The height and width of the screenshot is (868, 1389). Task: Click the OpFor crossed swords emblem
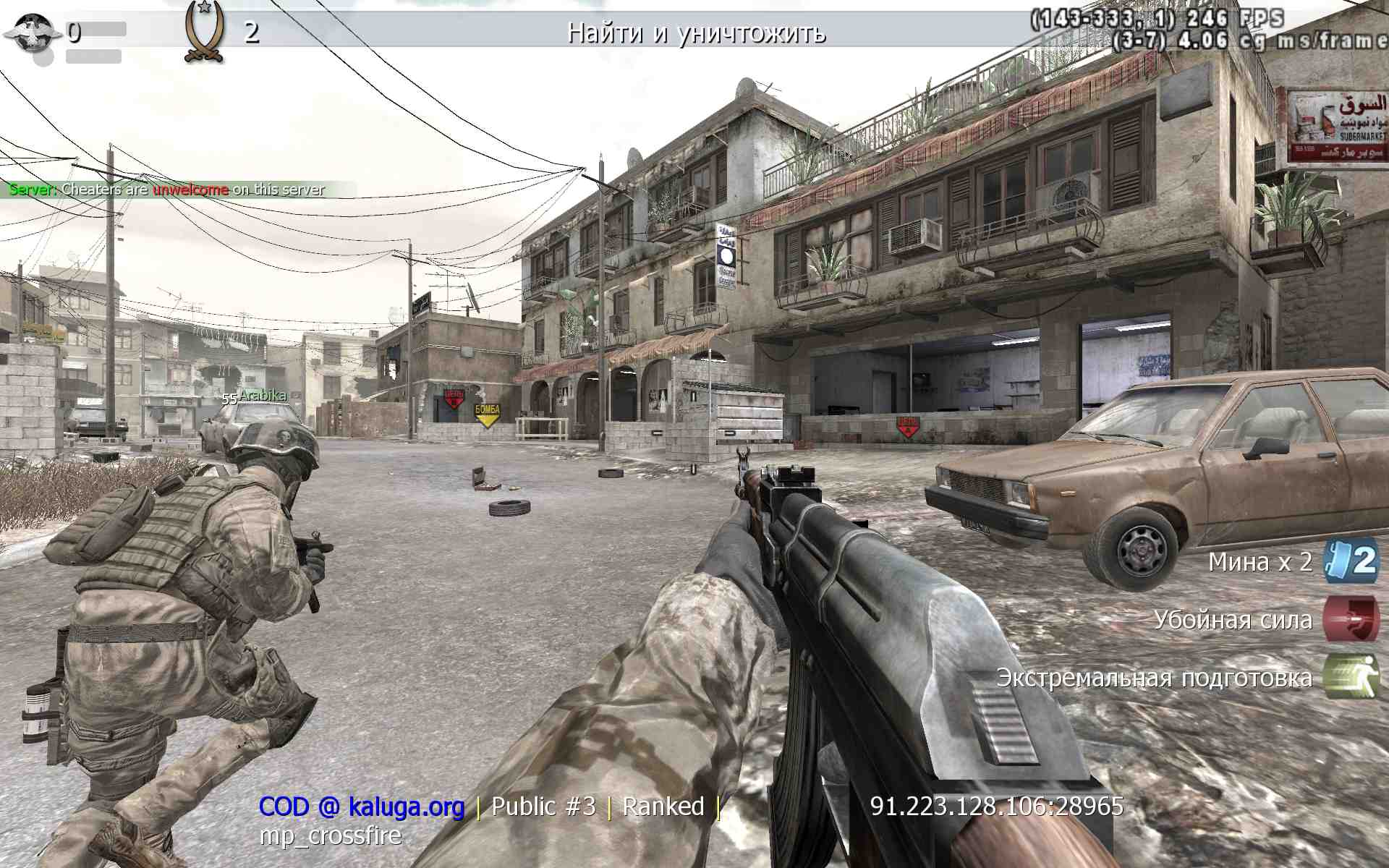coord(205,30)
